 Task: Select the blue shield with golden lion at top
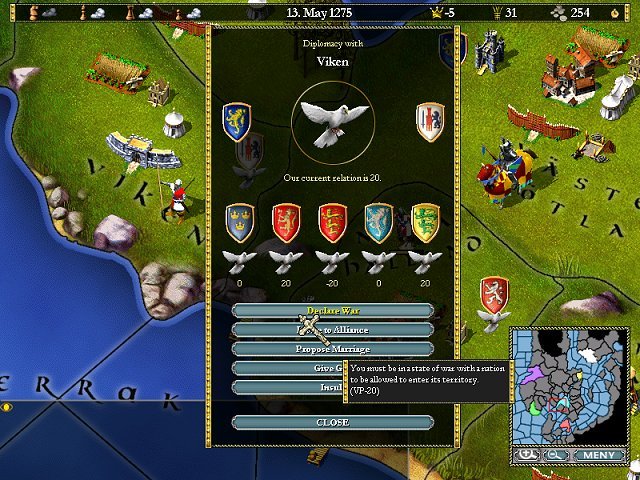236,121
